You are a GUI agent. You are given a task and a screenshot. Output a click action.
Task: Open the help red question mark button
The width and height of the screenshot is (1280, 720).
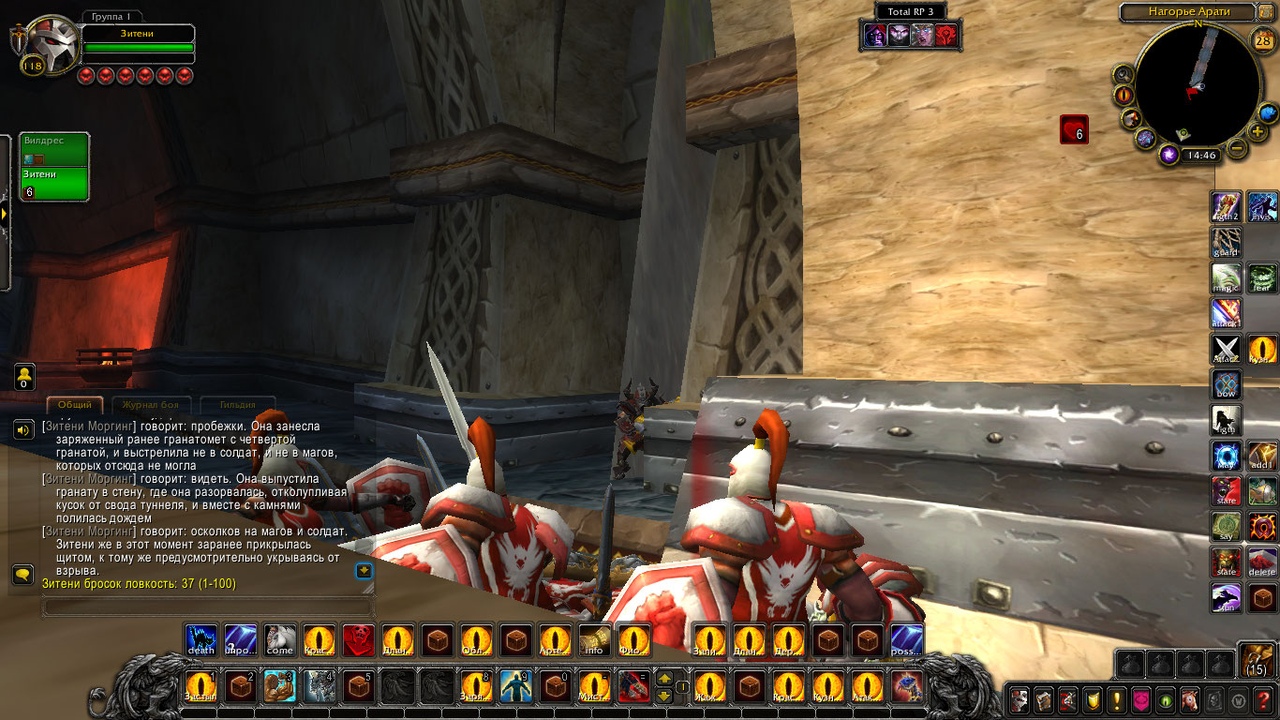(1265, 700)
